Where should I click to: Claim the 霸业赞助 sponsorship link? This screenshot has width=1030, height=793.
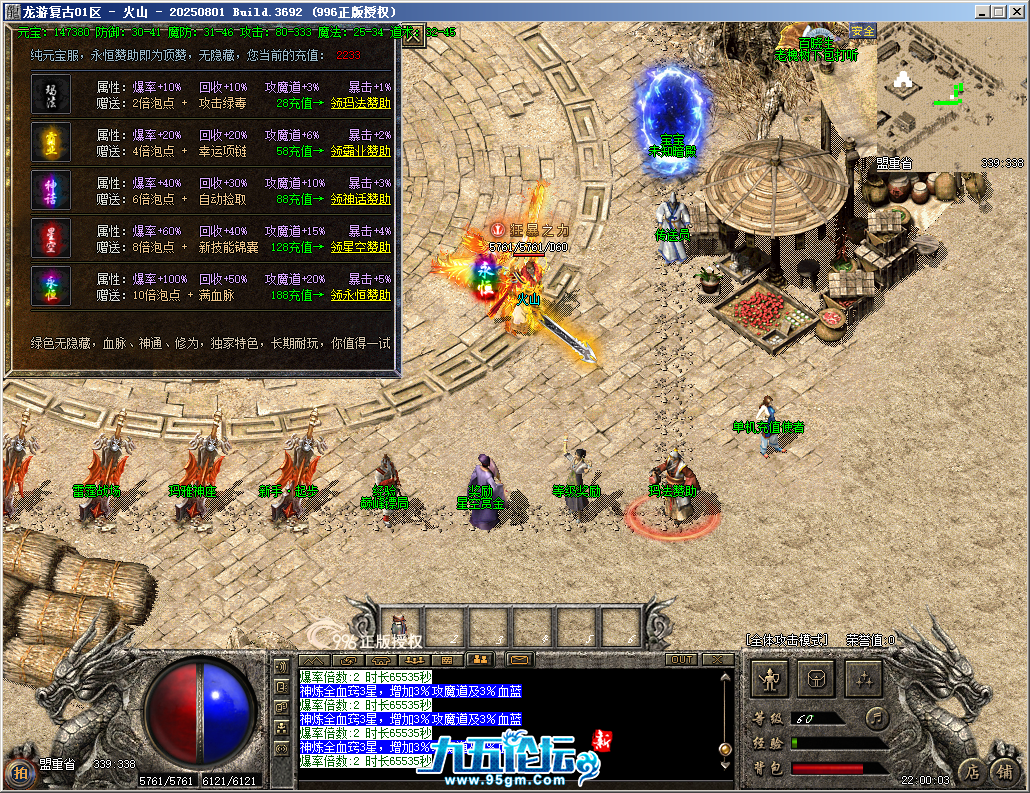point(361,151)
